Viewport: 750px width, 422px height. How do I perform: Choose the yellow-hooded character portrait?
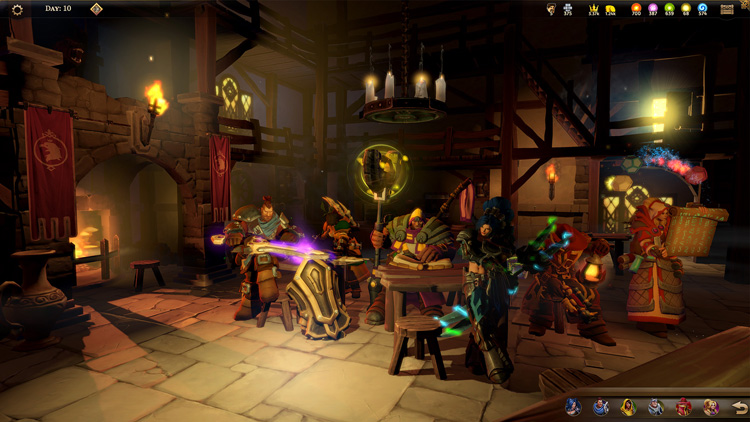[627, 407]
